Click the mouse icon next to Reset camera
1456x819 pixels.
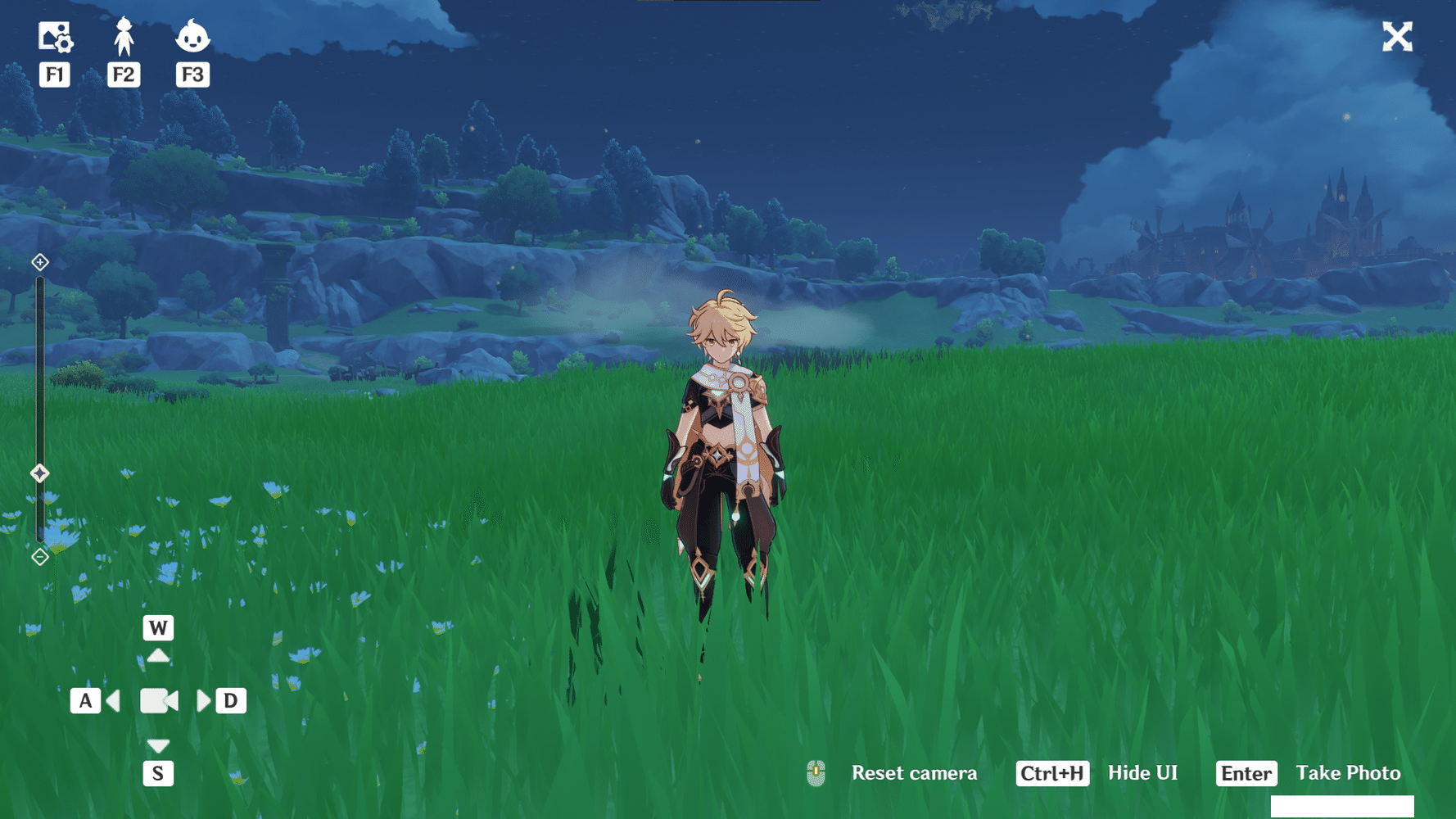click(816, 772)
